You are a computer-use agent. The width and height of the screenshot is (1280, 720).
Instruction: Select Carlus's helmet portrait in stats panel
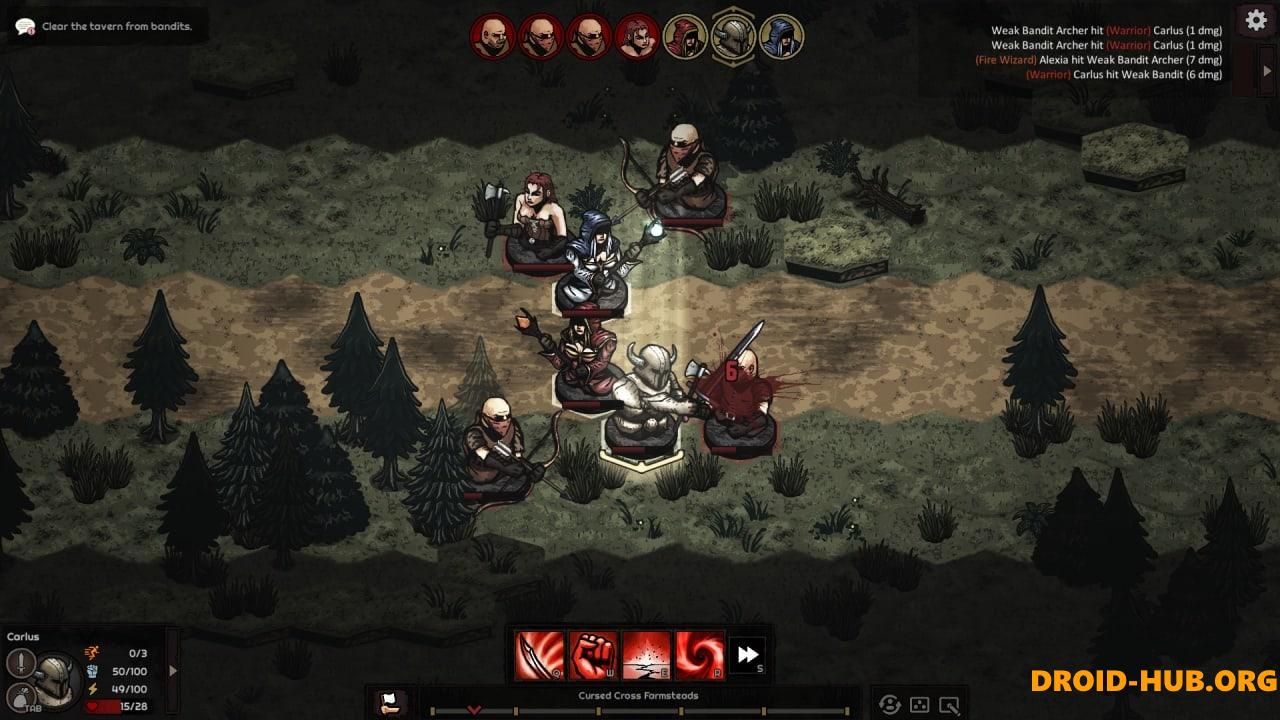pos(58,680)
